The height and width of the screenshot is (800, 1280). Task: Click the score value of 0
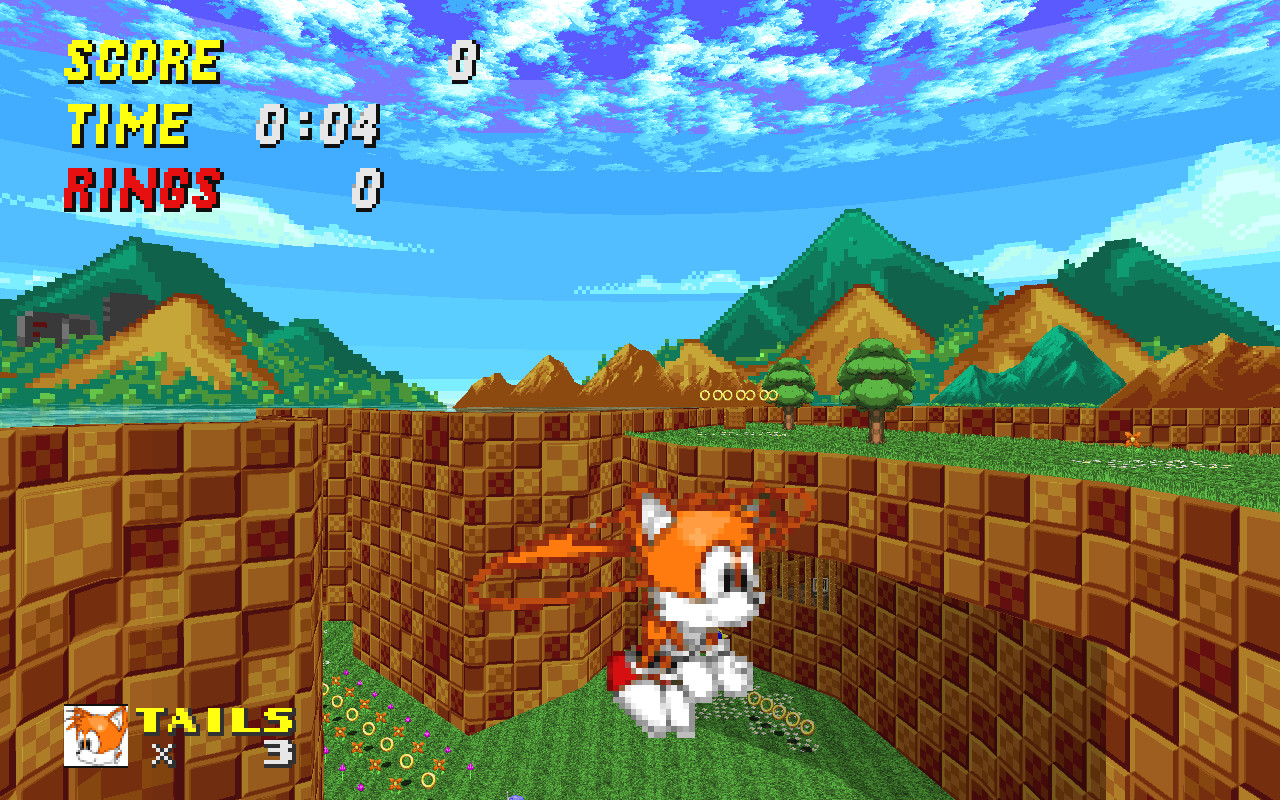tap(465, 60)
